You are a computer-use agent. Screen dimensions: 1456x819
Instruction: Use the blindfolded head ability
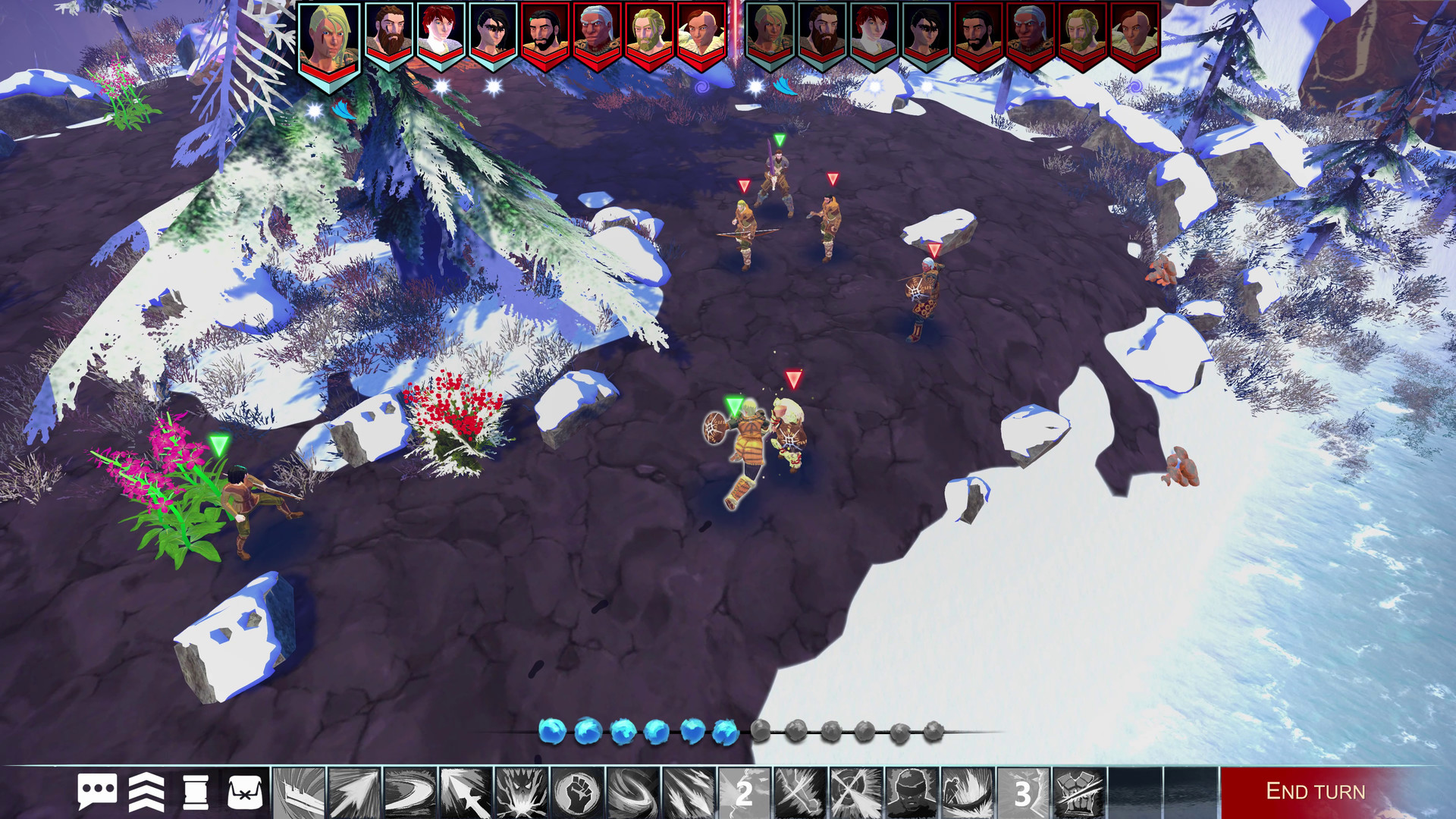point(912,793)
